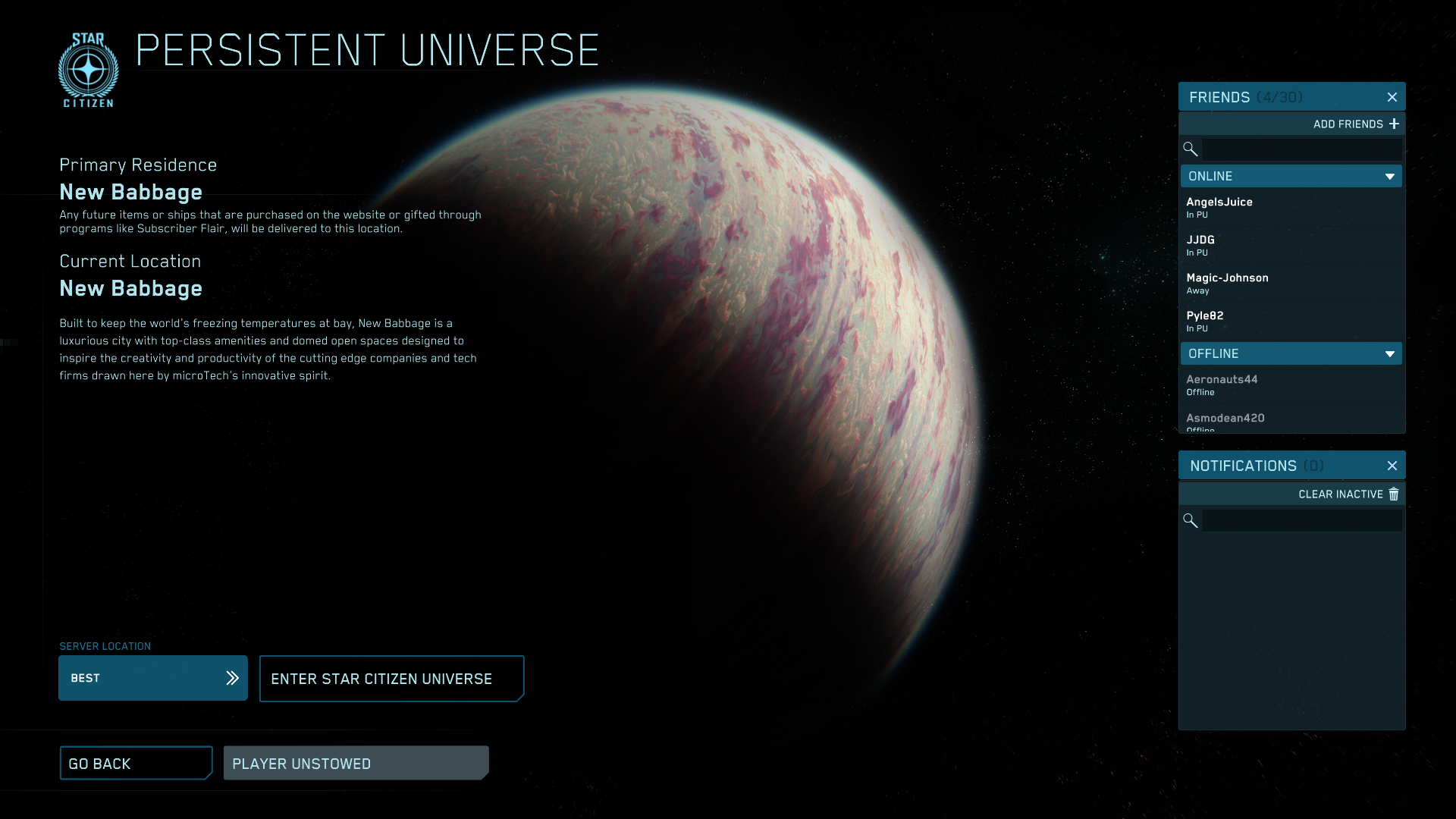The width and height of the screenshot is (1456, 819).
Task: Click ENTER STAR CITIZEN UNIVERSE
Action: click(x=391, y=678)
